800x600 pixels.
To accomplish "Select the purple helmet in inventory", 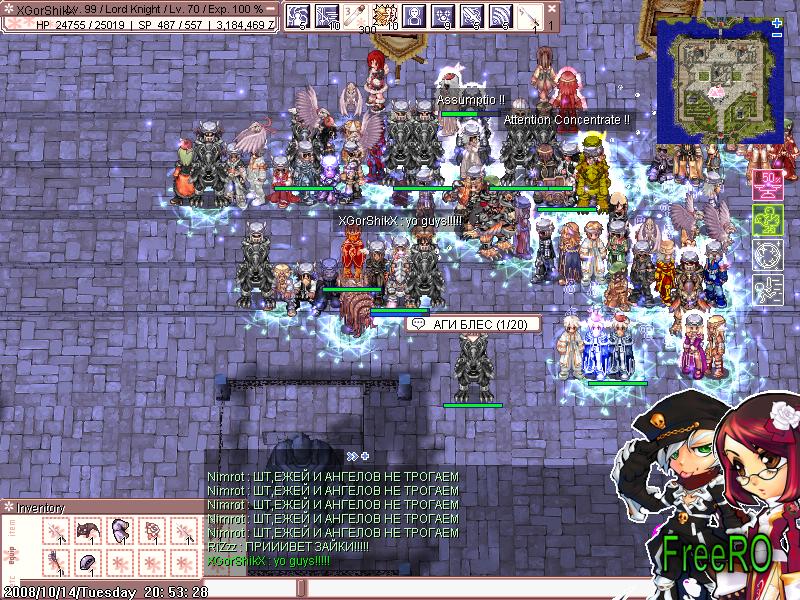I will 89,562.
